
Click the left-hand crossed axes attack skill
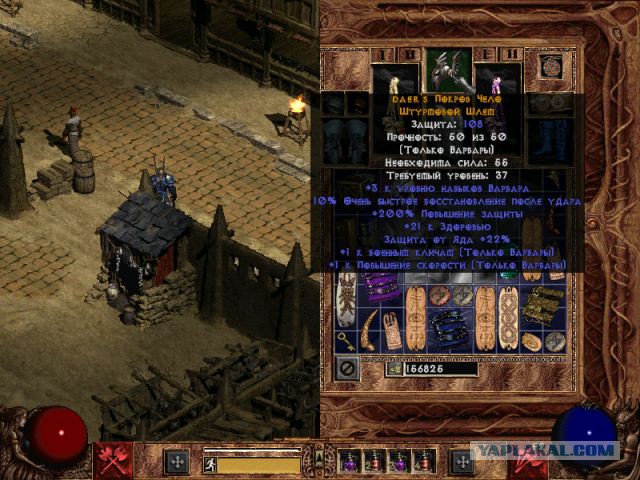112,462
